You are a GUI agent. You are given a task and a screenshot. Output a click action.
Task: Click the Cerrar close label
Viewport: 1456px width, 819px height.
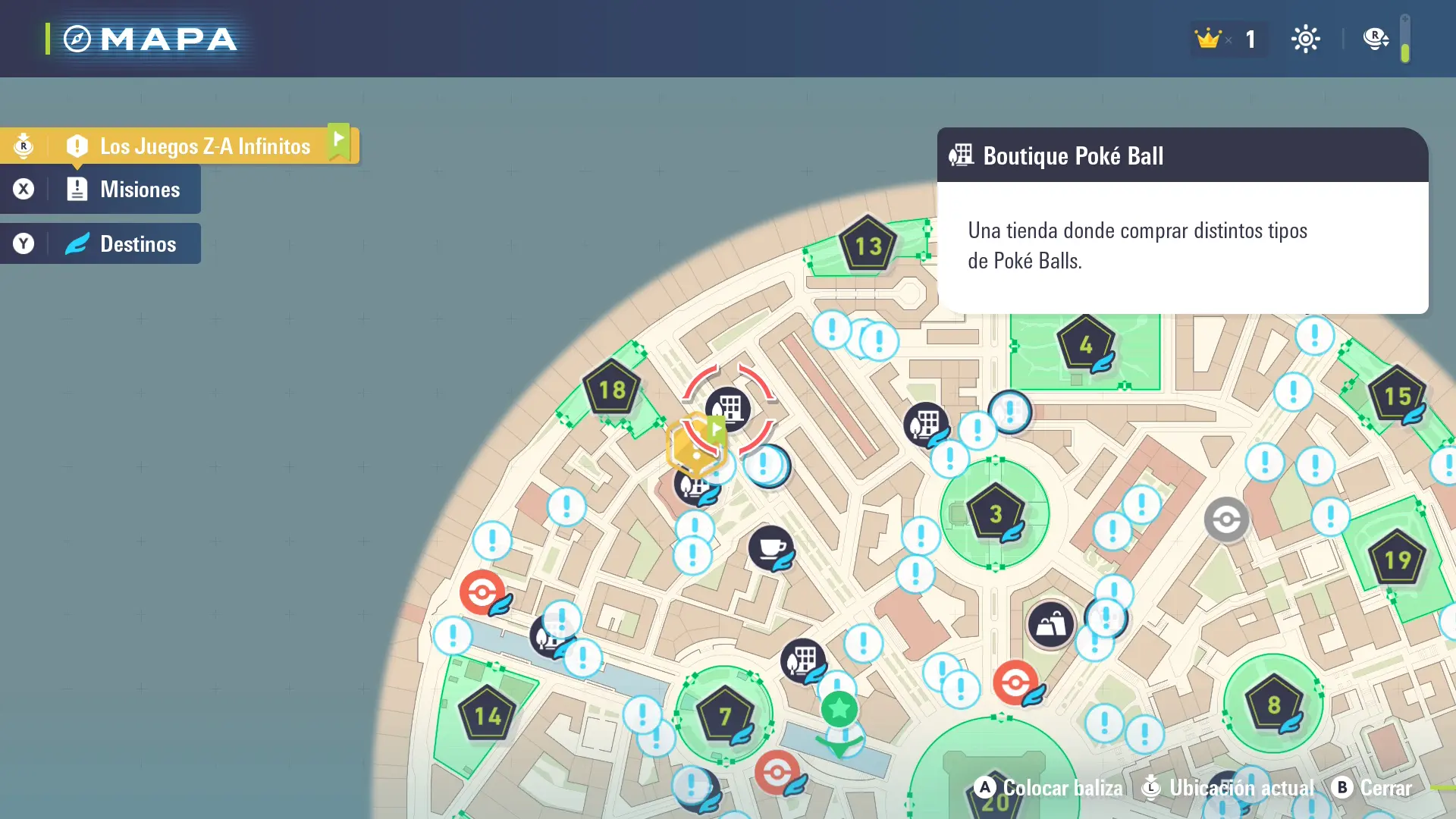[1385, 788]
